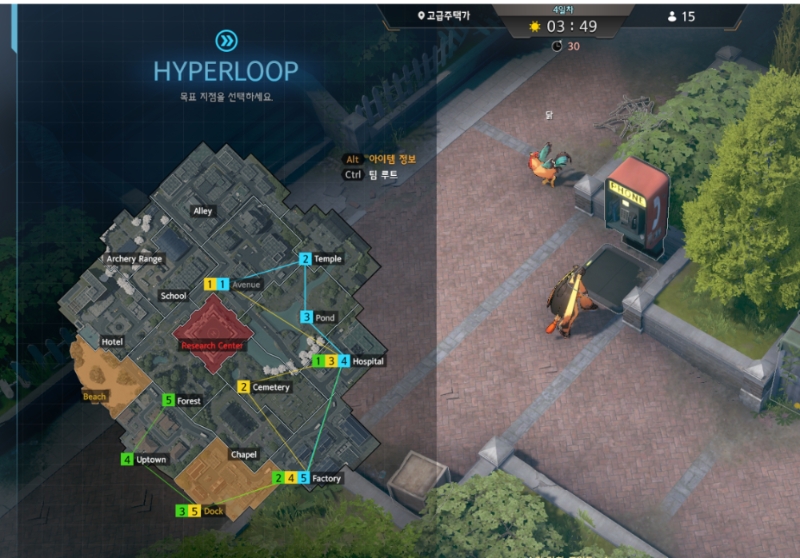
Task: Travel to the Temple zone
Action: (327, 259)
